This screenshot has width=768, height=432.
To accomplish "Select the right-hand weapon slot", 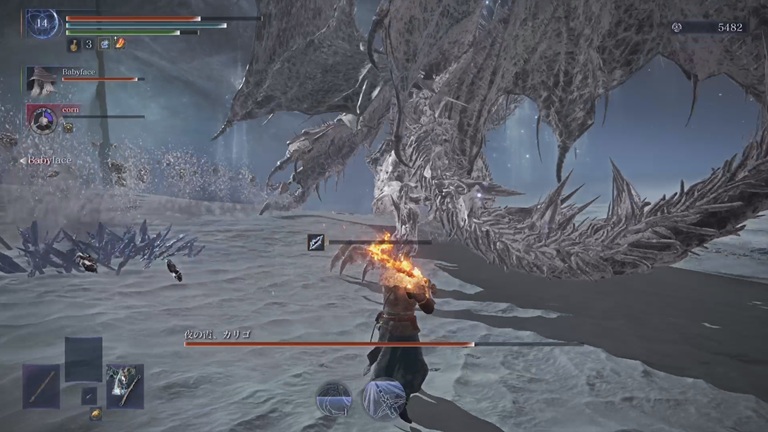I will [x=125, y=385].
